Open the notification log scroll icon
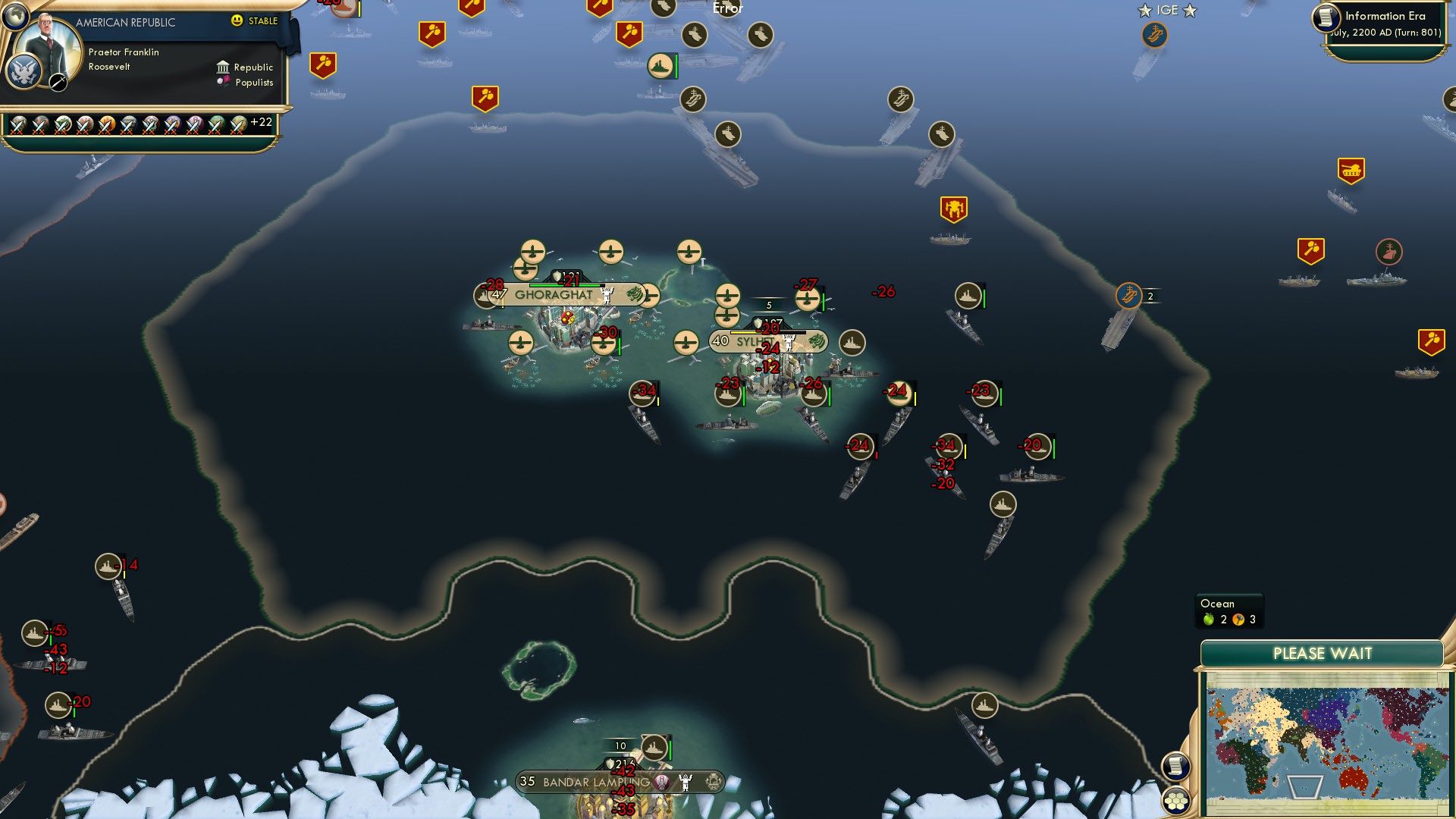Screen dimensions: 1456x819 (x=1175, y=764)
